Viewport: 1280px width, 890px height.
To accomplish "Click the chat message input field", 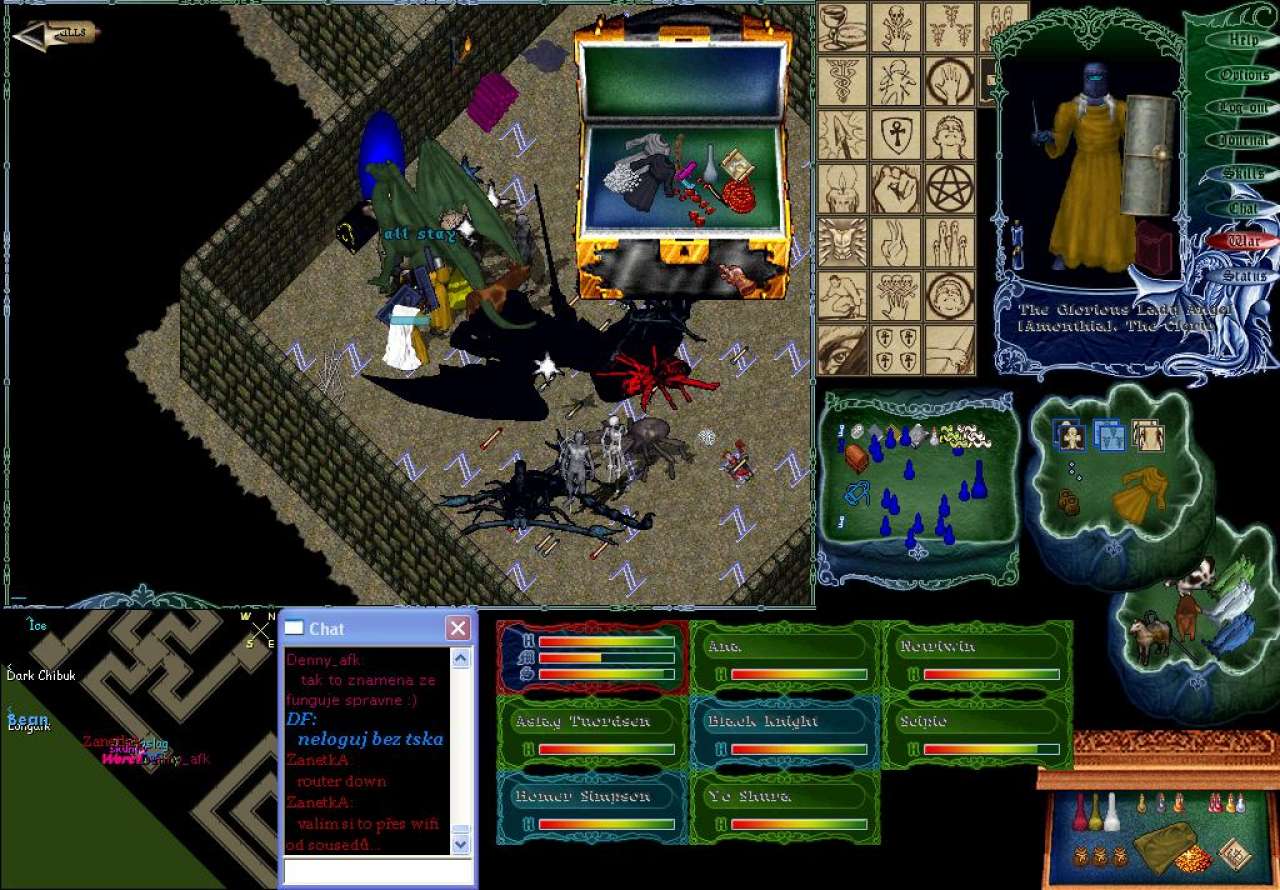I will coord(377,870).
